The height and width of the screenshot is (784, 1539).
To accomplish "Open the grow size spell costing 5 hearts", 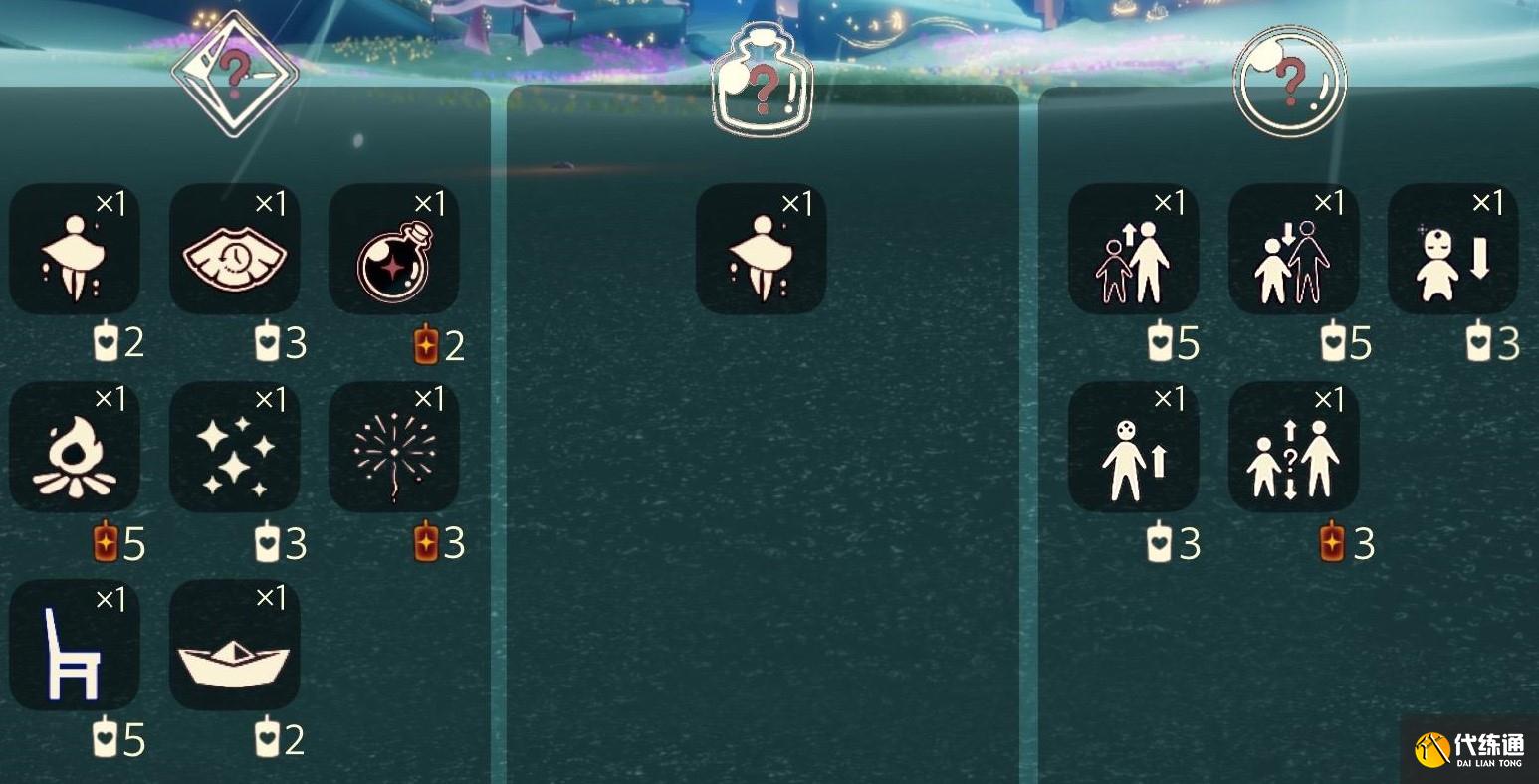I will 1133,249.
